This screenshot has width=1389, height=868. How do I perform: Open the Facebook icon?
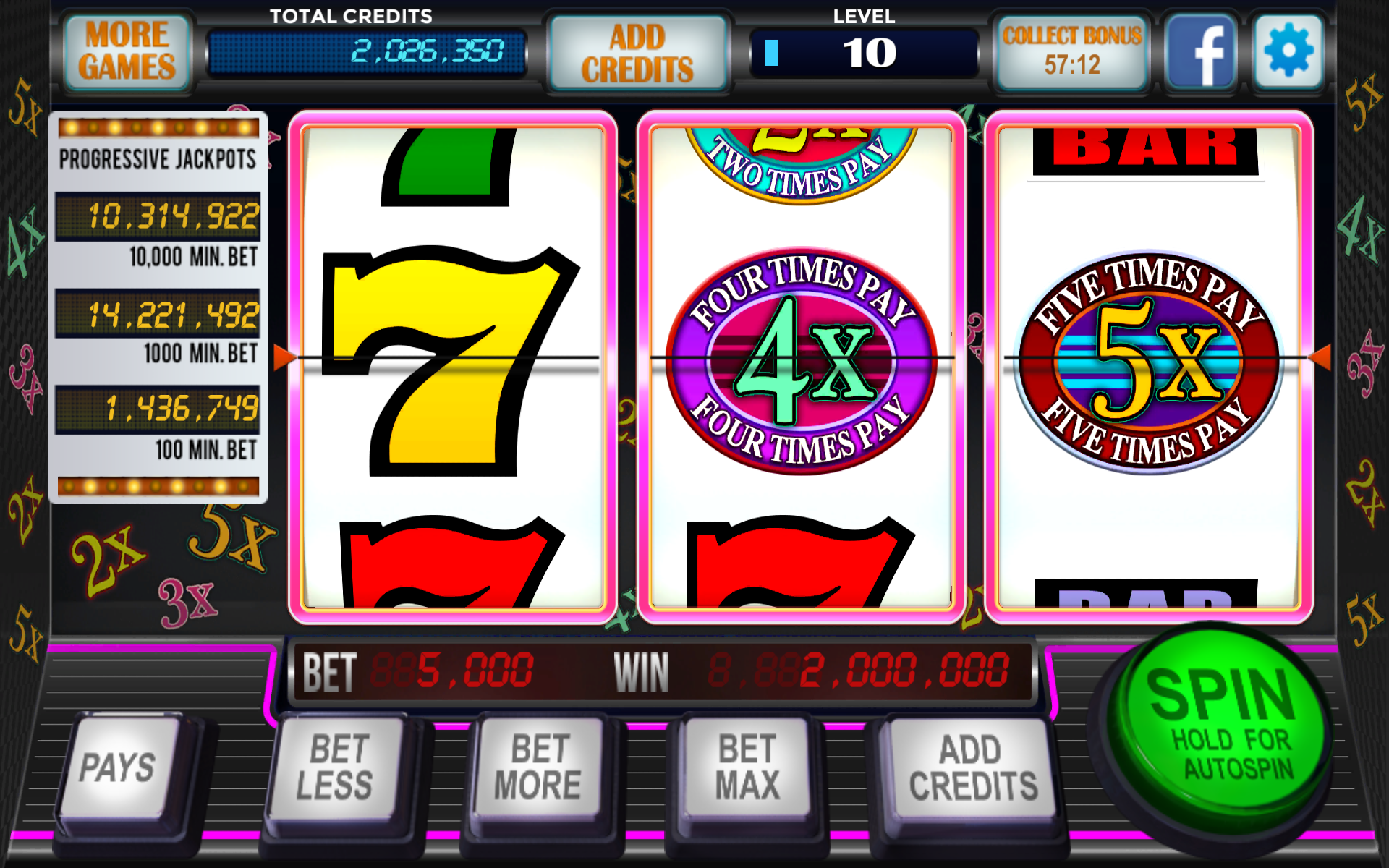click(1201, 52)
